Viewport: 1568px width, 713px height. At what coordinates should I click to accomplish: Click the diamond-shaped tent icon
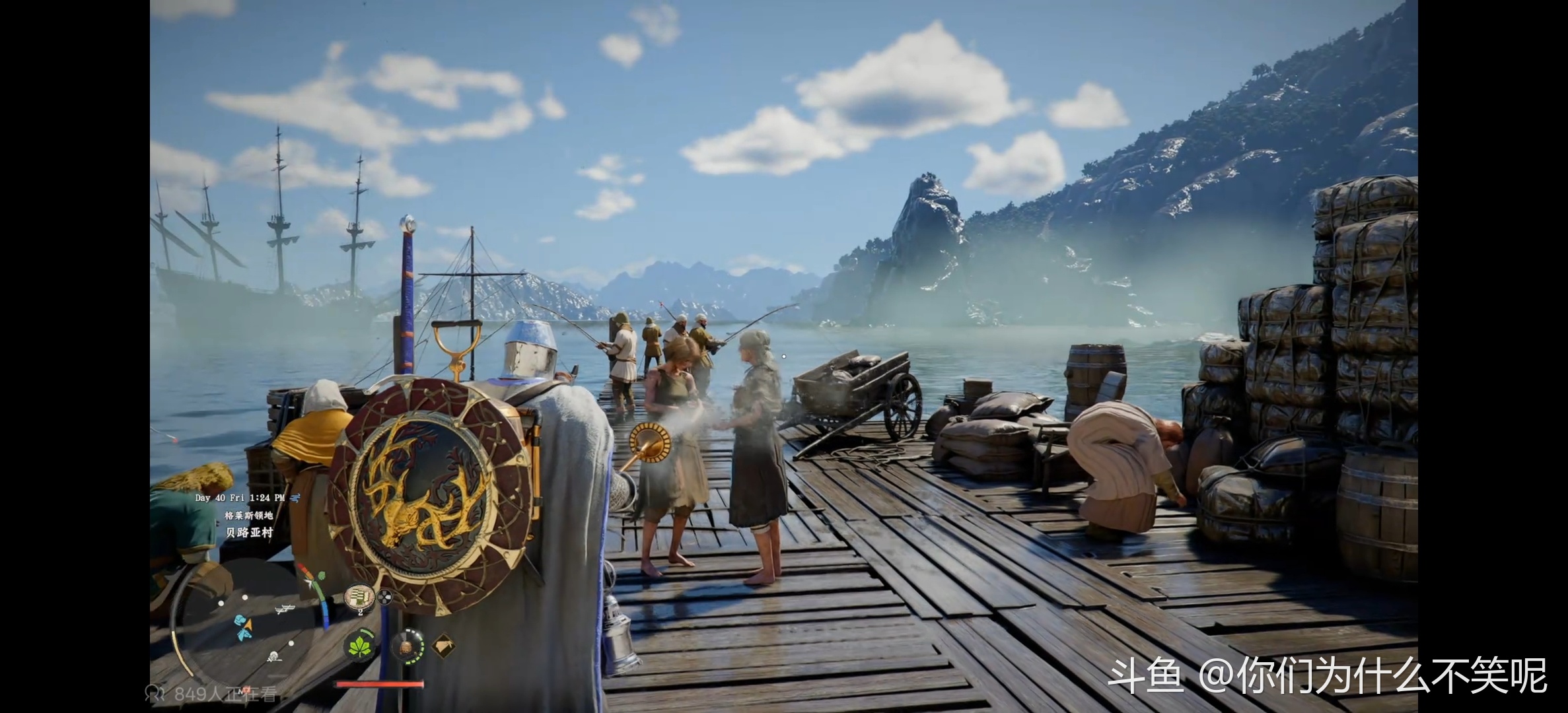pos(444,645)
